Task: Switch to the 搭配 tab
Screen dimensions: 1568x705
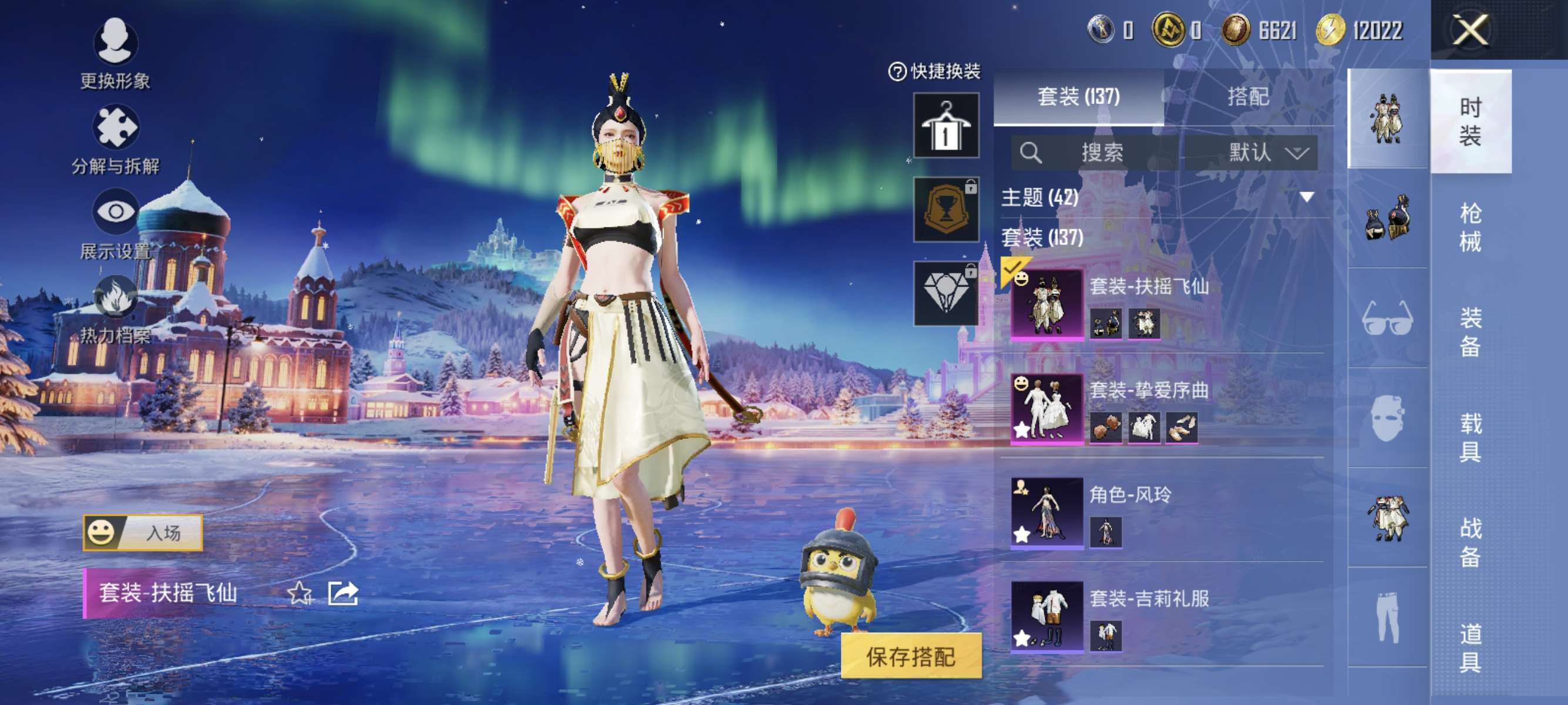Action: click(1248, 97)
